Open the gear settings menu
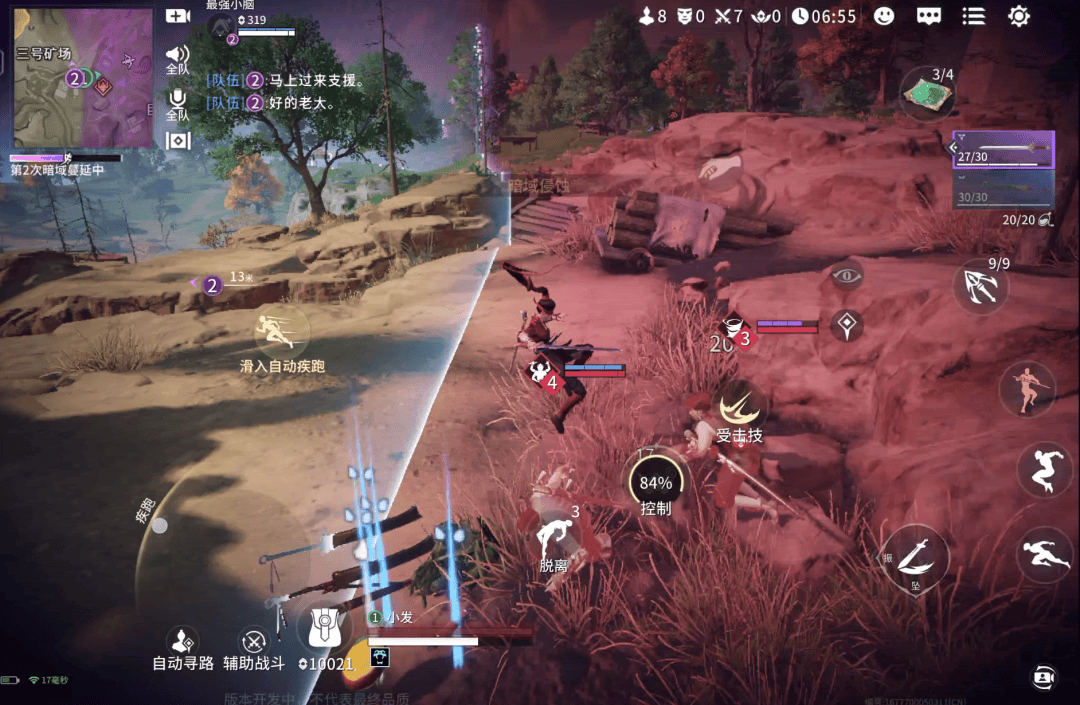 click(x=1019, y=16)
